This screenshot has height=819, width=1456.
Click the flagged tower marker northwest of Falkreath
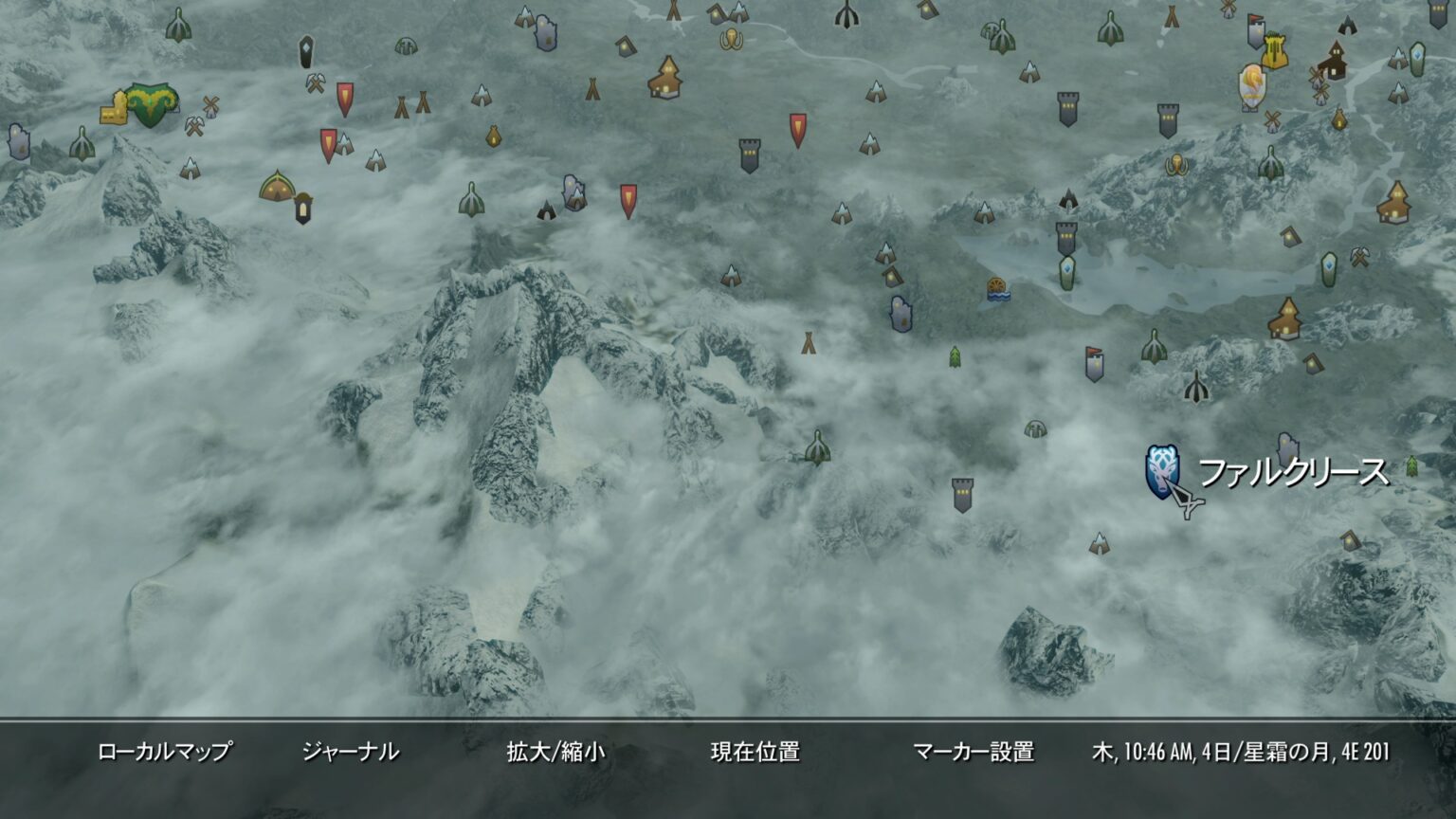tap(1094, 364)
